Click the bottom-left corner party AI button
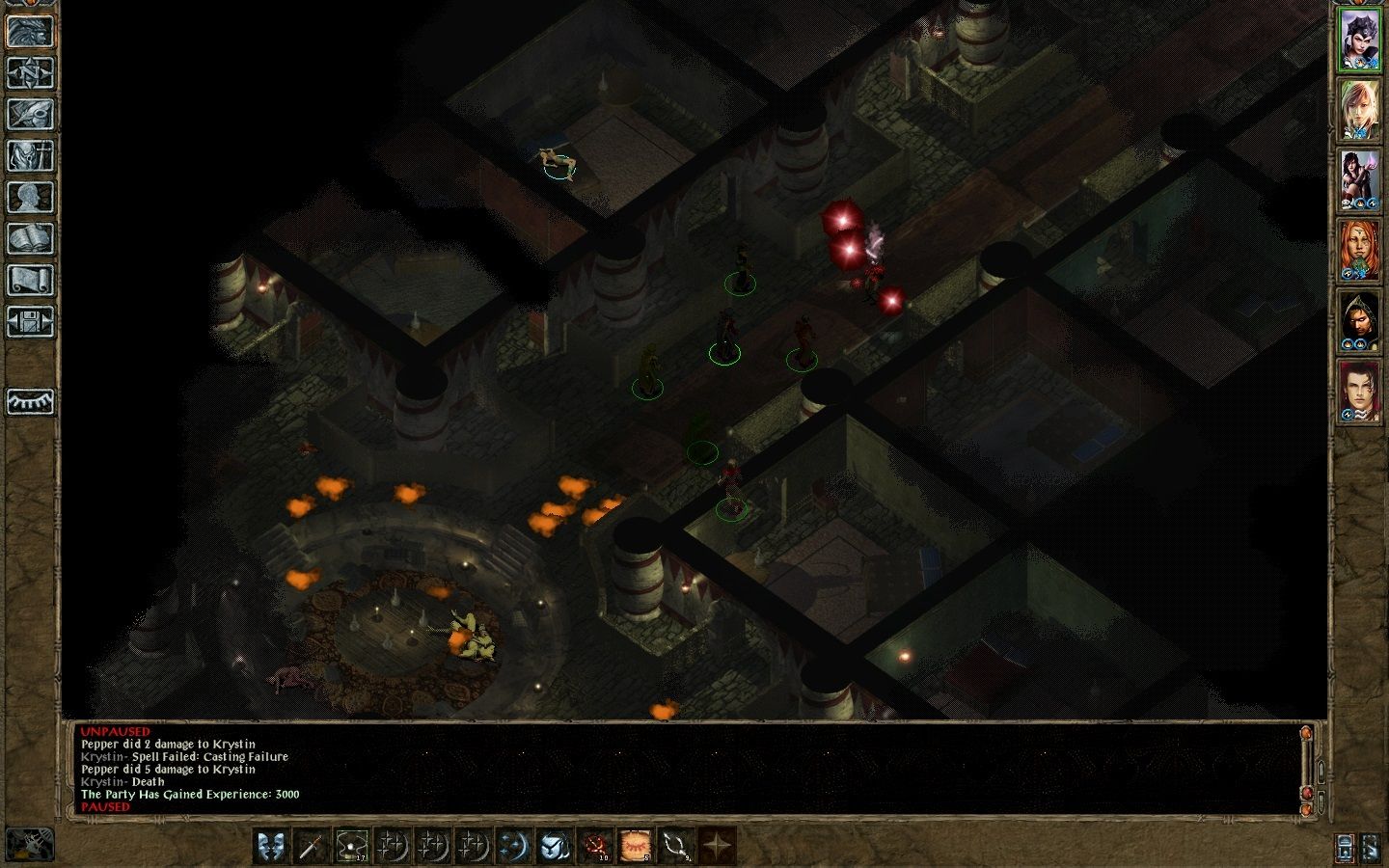1389x868 pixels. [x=29, y=845]
